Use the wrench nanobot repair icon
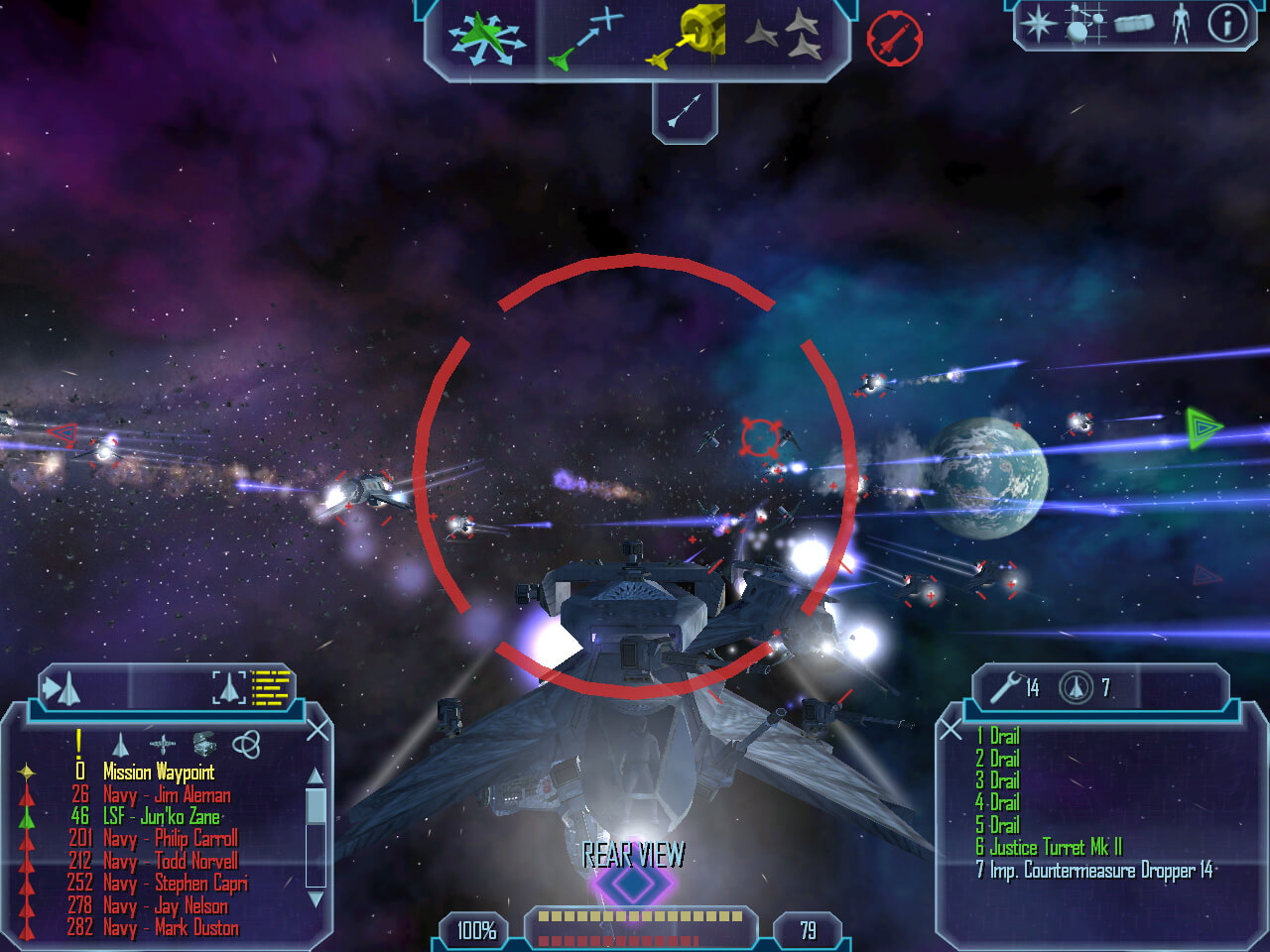The image size is (1270, 952). pyautogui.click(x=1006, y=686)
